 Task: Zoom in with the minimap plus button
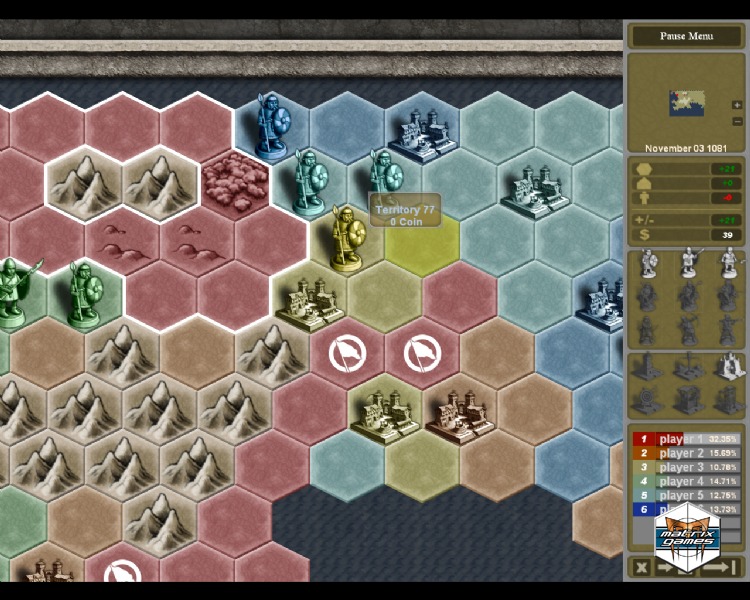click(737, 105)
